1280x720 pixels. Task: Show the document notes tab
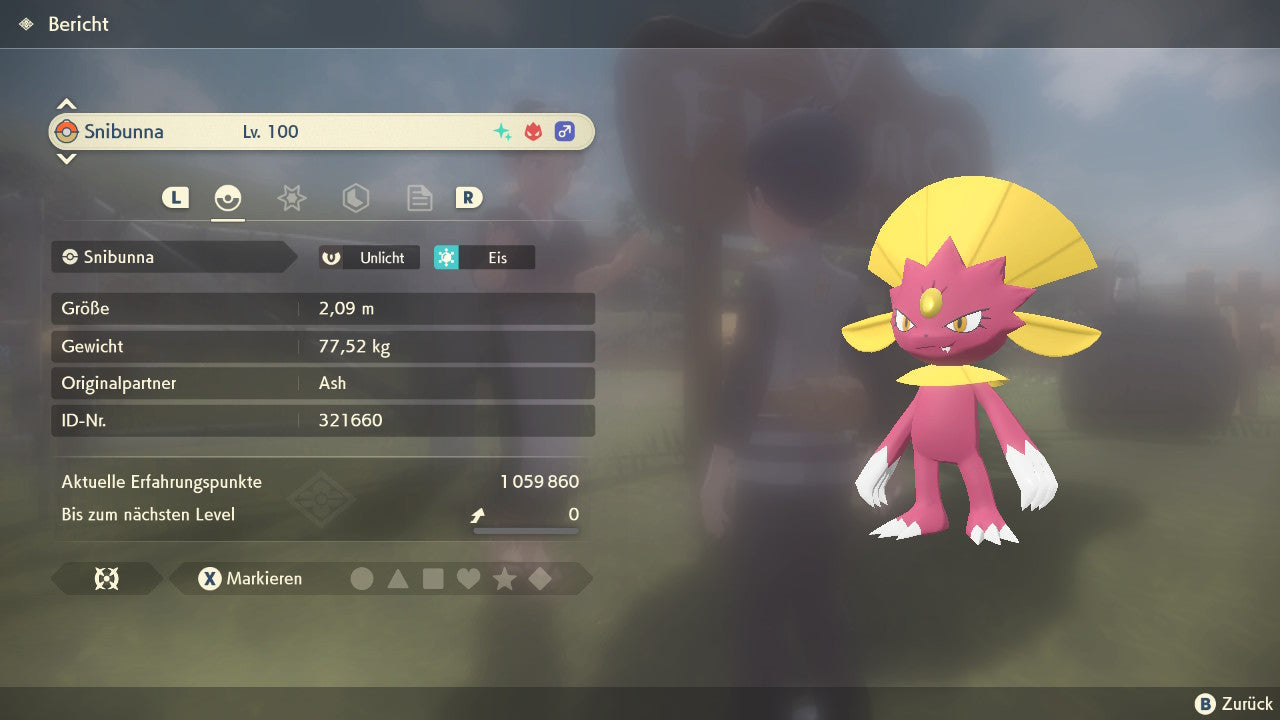[x=419, y=198]
